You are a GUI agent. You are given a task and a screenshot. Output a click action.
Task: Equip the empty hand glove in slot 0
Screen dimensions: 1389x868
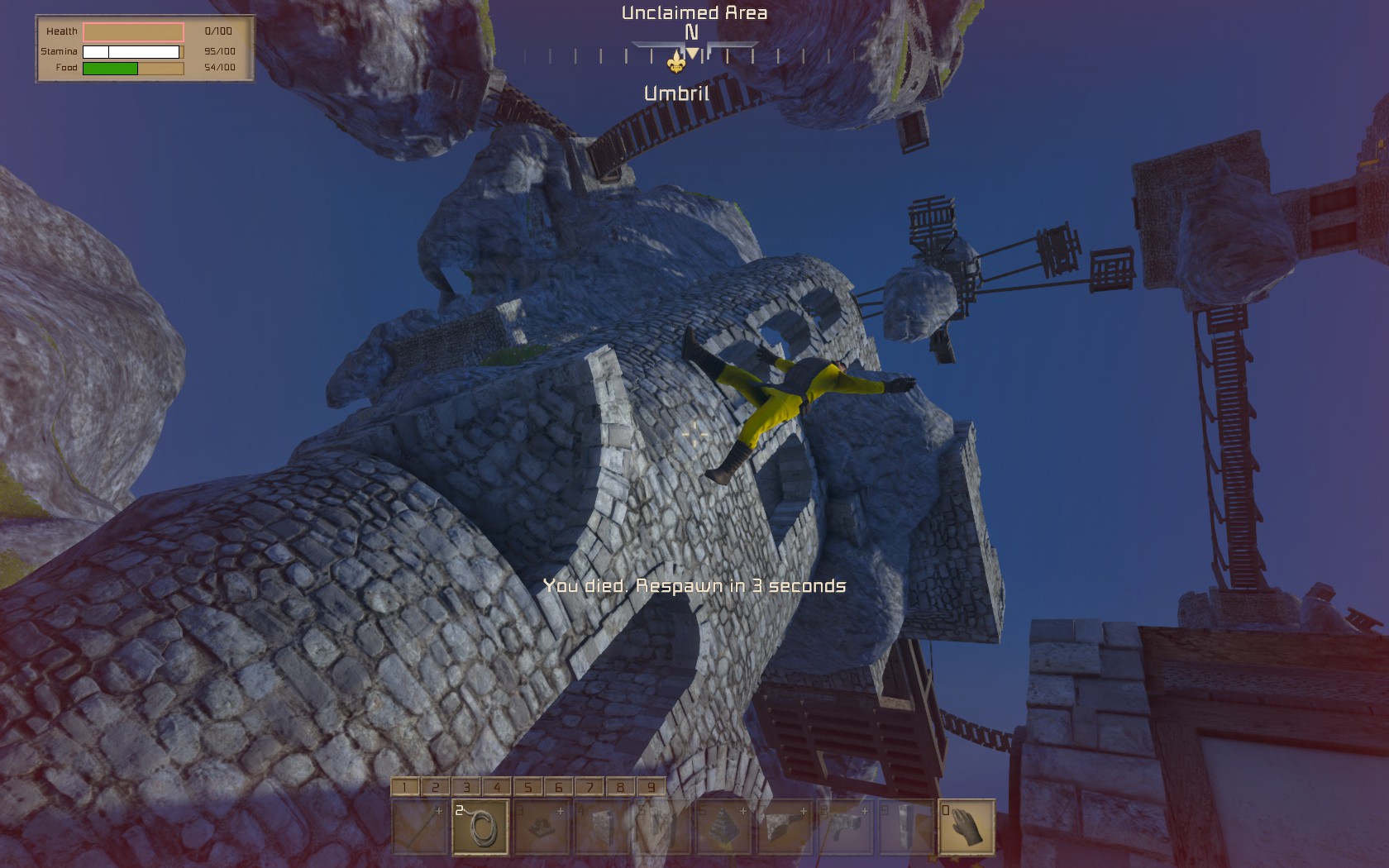(967, 829)
